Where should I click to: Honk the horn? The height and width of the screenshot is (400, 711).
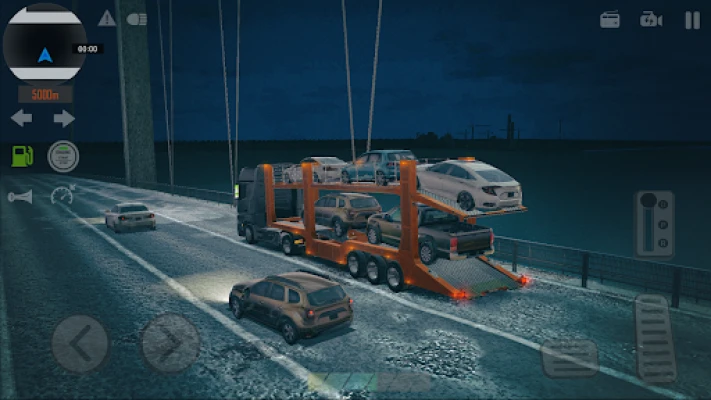tap(20, 197)
